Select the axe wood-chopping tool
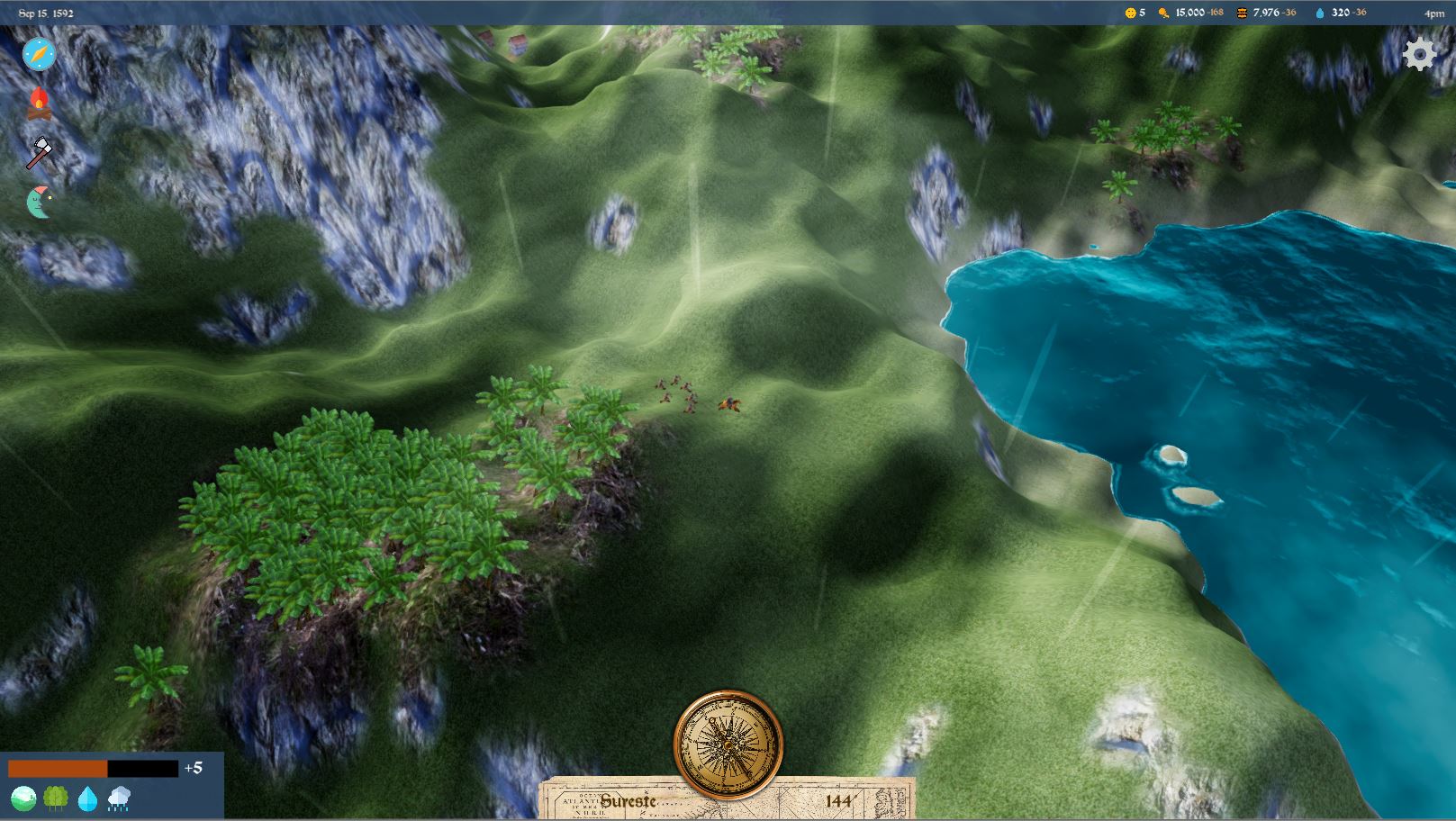Screen dimensions: 1456x821 coord(38,151)
